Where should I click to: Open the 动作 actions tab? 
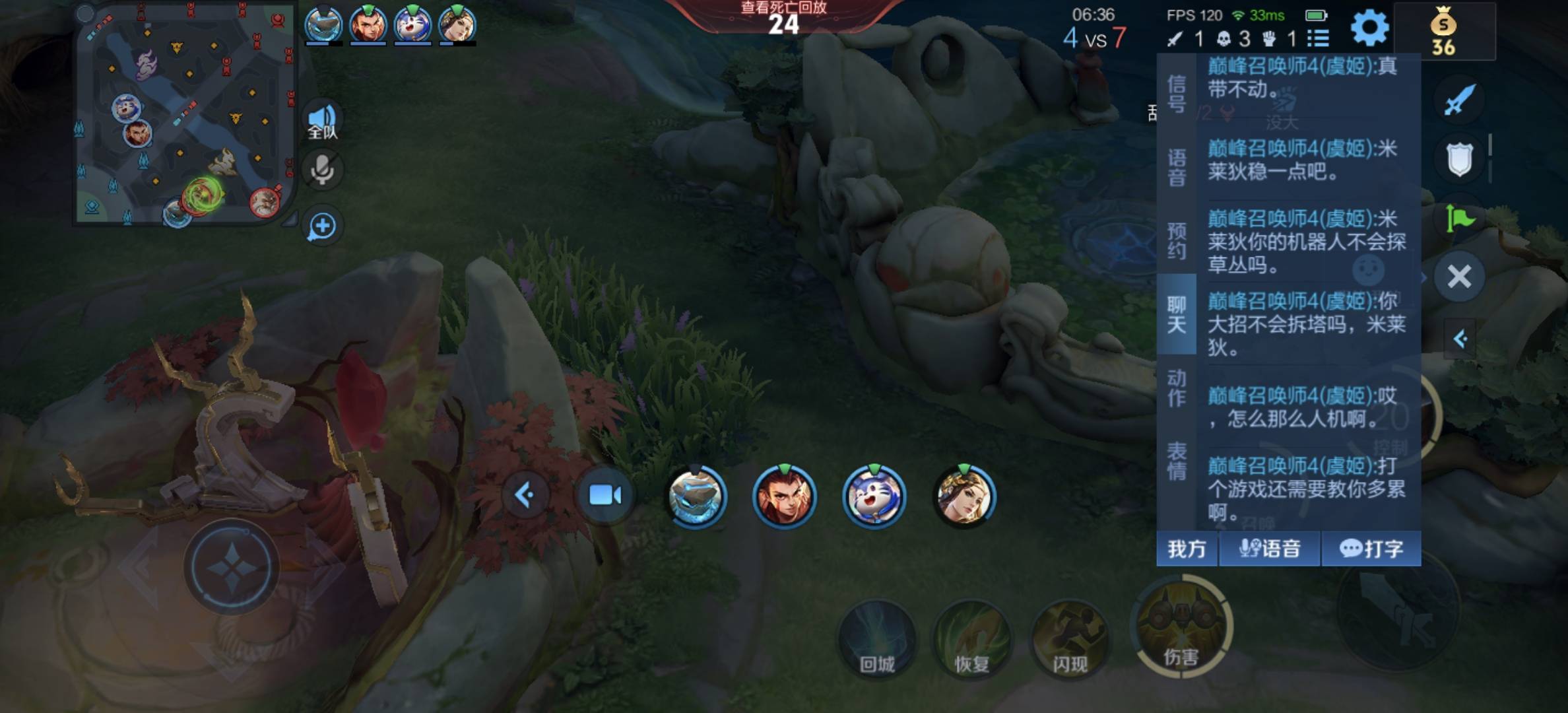(x=1177, y=388)
